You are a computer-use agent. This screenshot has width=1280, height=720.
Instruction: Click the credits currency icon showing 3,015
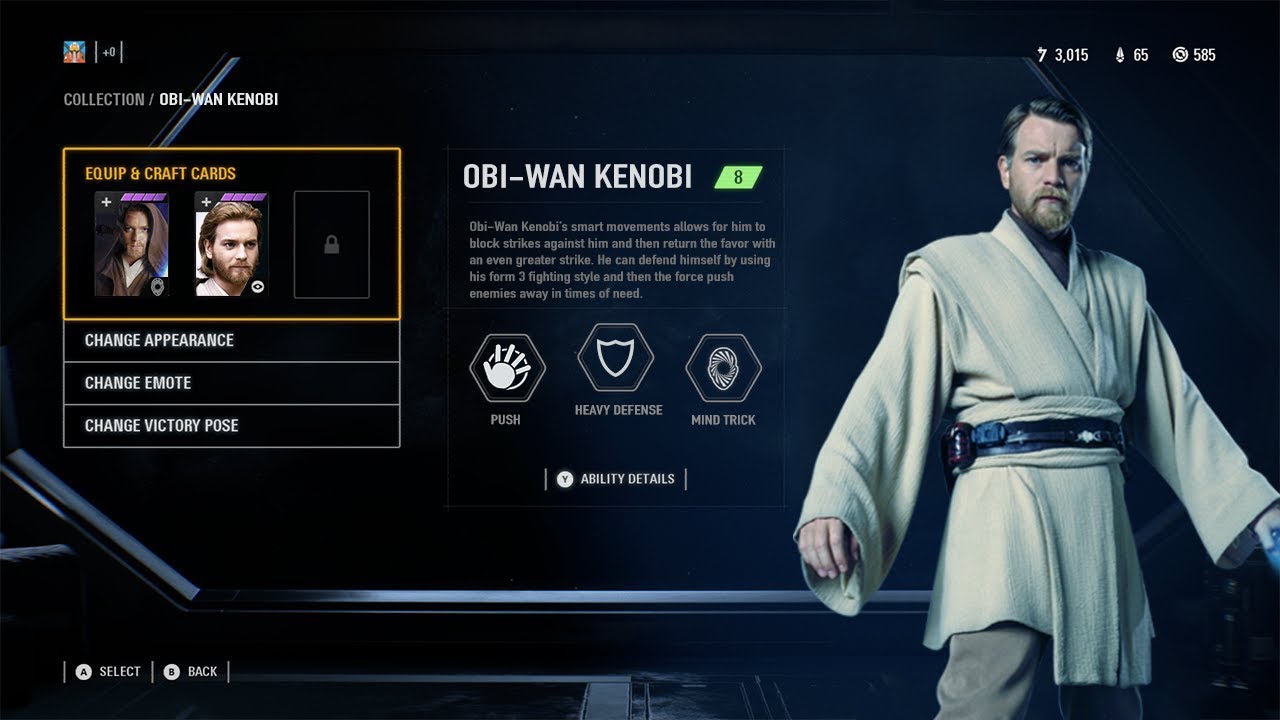click(x=1041, y=55)
